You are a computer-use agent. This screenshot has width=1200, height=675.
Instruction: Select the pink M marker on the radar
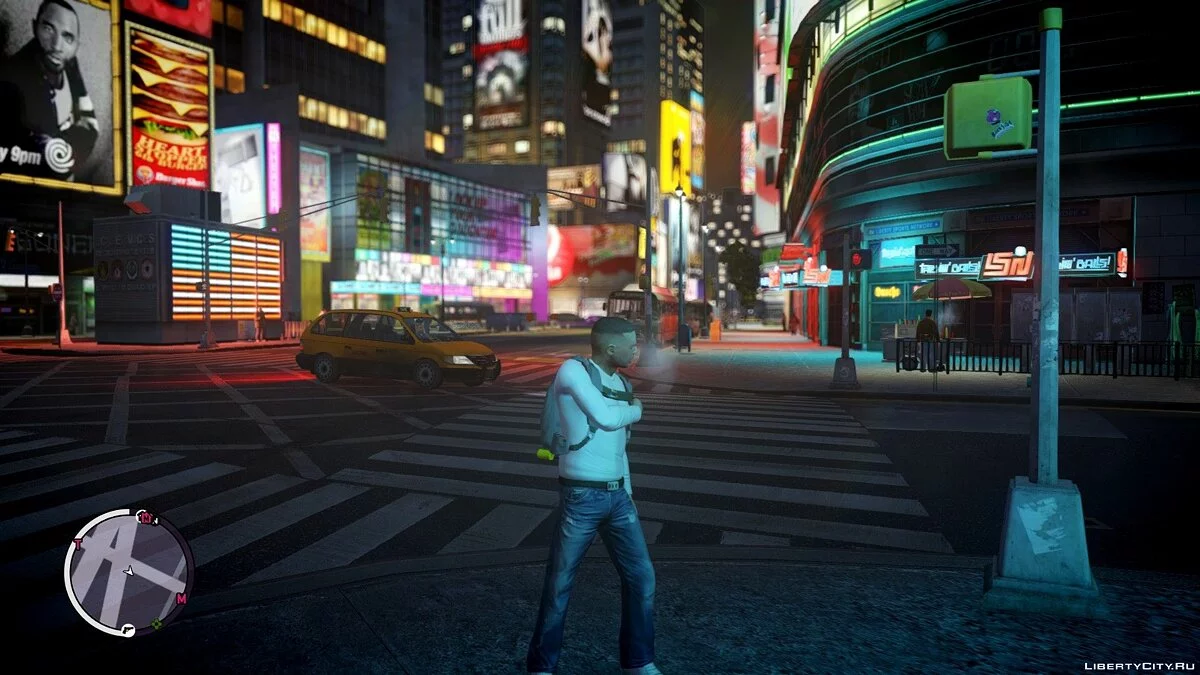click(x=181, y=598)
